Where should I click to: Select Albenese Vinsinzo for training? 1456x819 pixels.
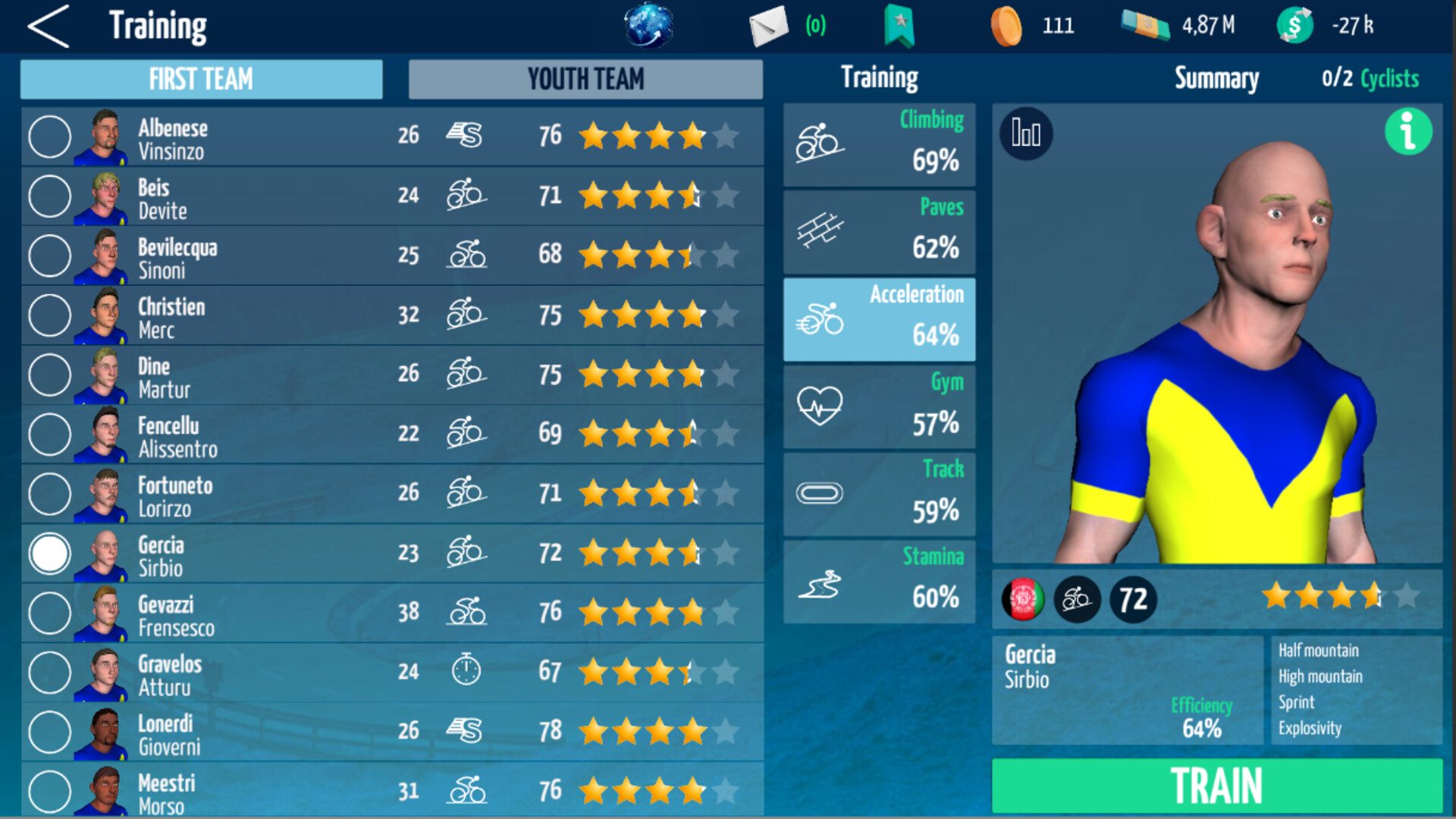click(x=49, y=136)
